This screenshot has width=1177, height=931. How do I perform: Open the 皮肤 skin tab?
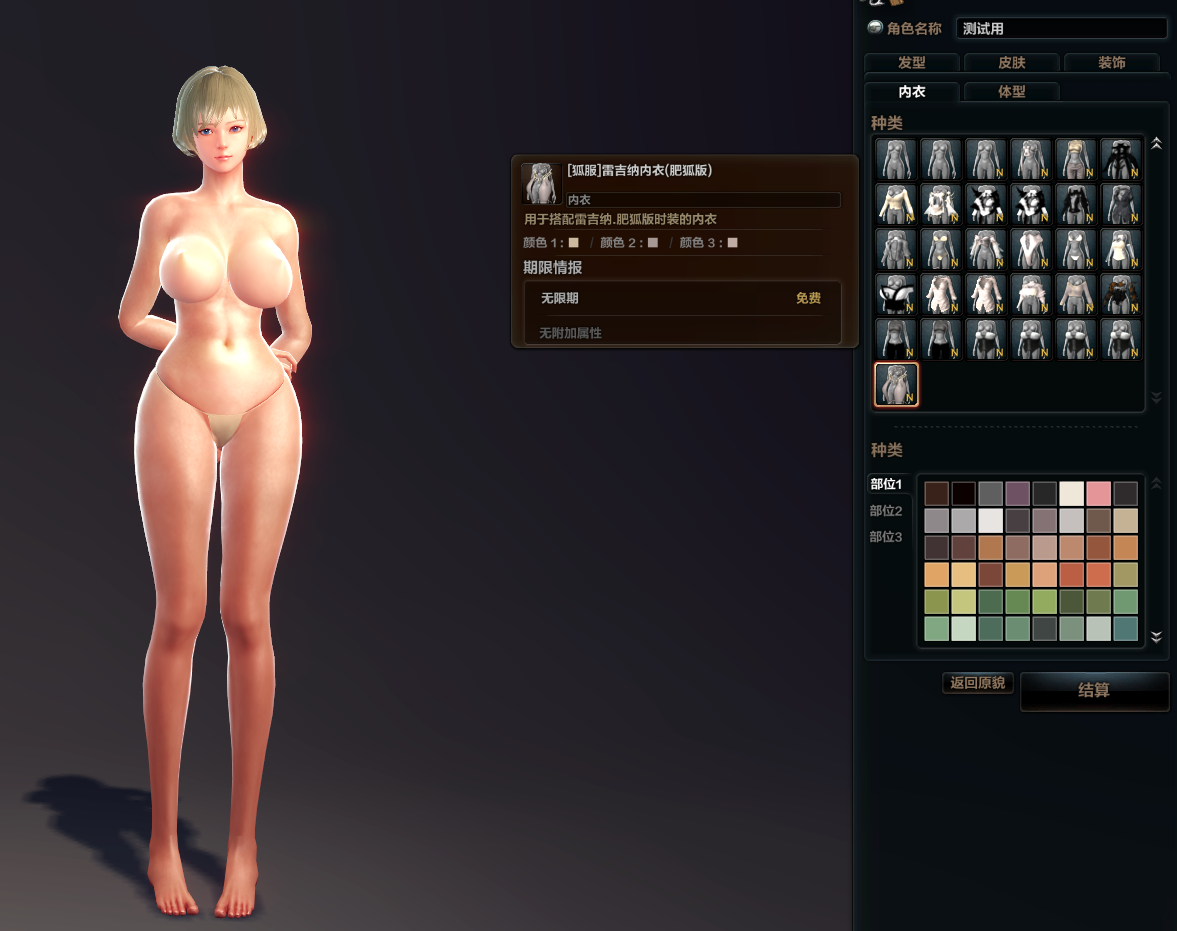pyautogui.click(x=1011, y=63)
